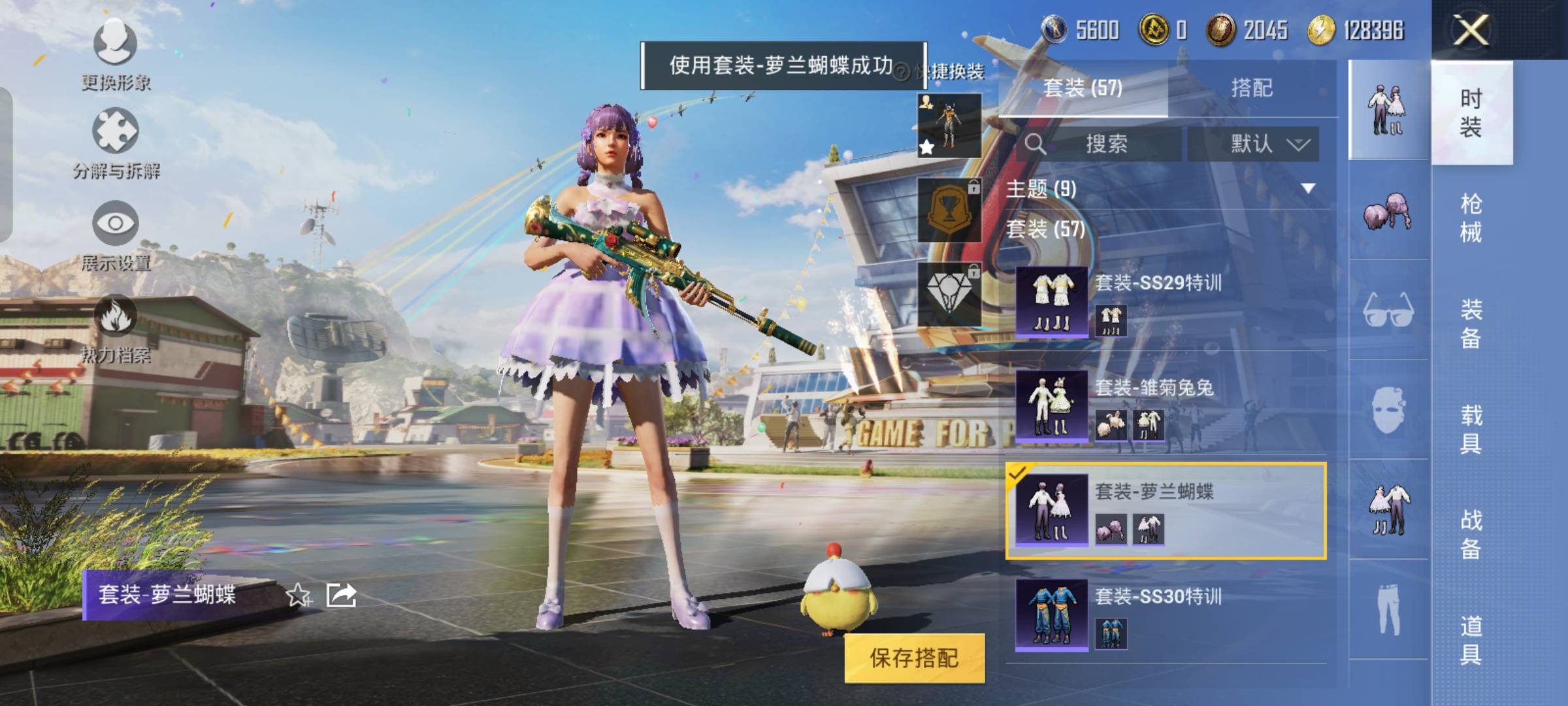Share the outfit via the arrow icon

pos(342,595)
